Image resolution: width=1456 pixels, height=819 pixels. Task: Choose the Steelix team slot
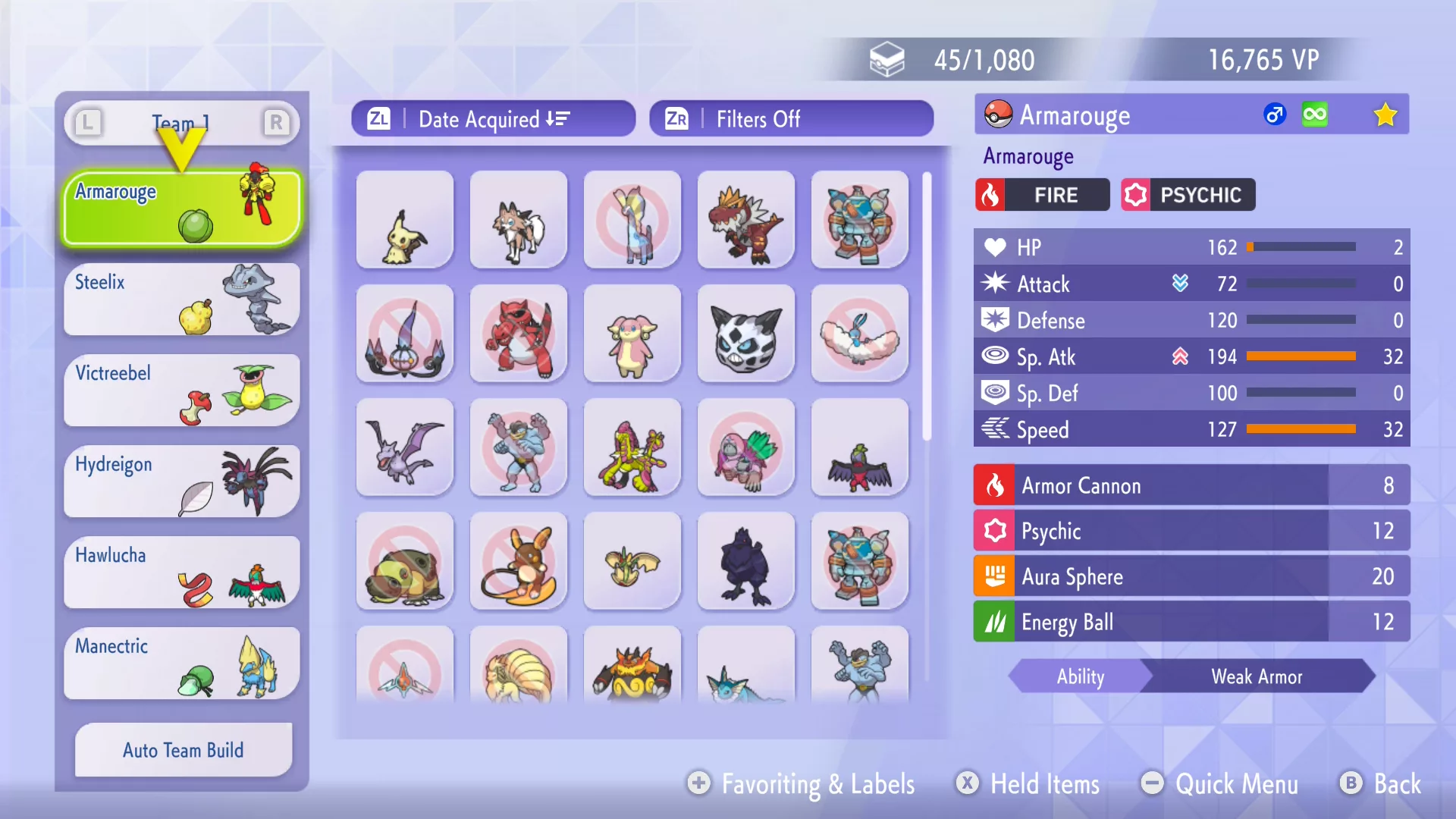182,299
